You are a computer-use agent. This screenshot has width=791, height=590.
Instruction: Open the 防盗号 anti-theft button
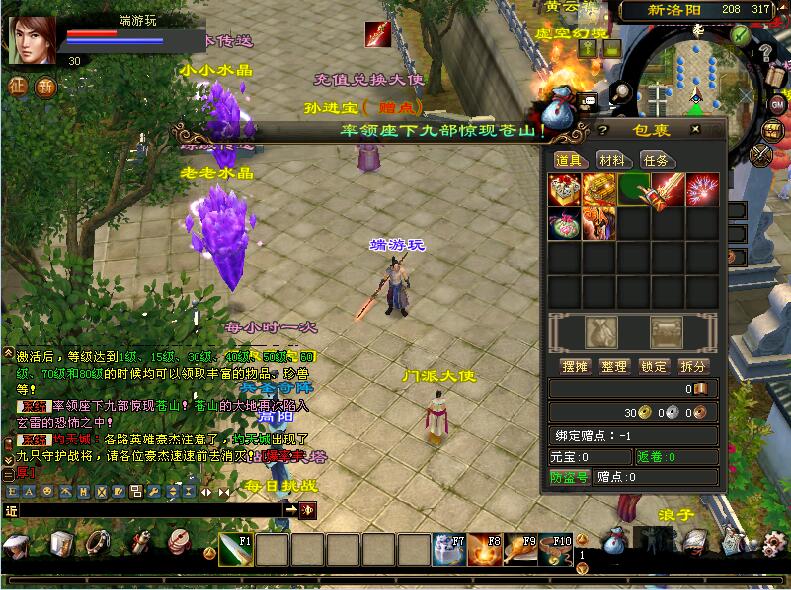click(570, 477)
